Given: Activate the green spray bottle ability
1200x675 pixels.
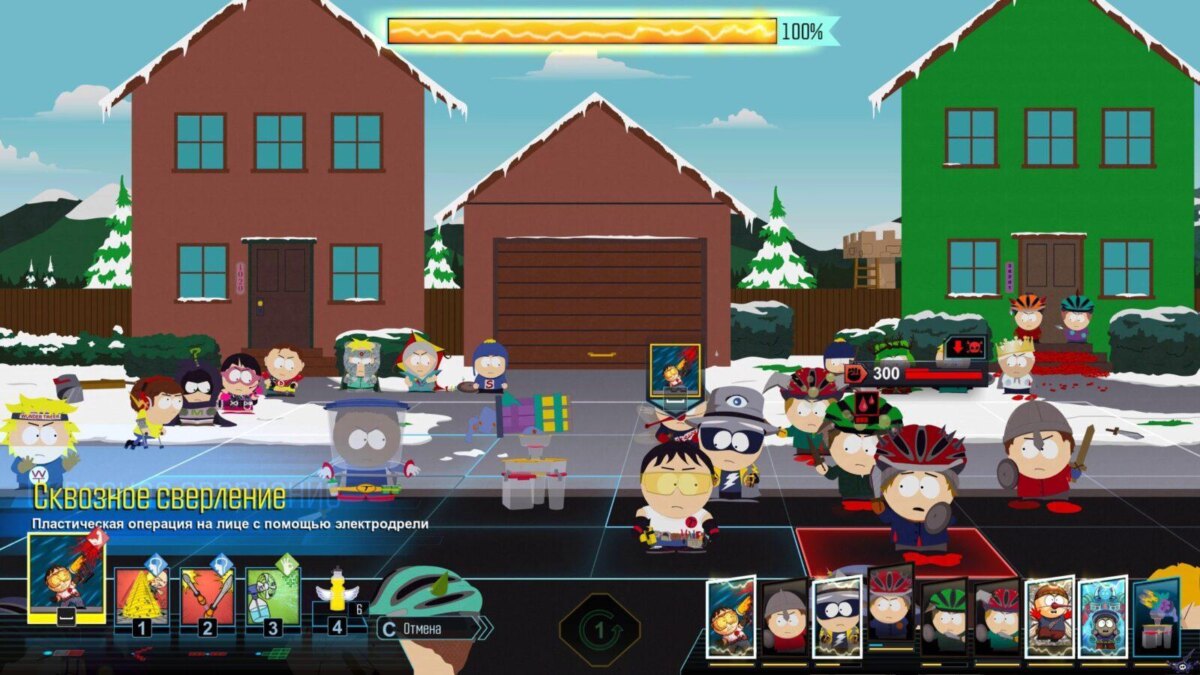Looking at the screenshot, I should click(x=272, y=596).
